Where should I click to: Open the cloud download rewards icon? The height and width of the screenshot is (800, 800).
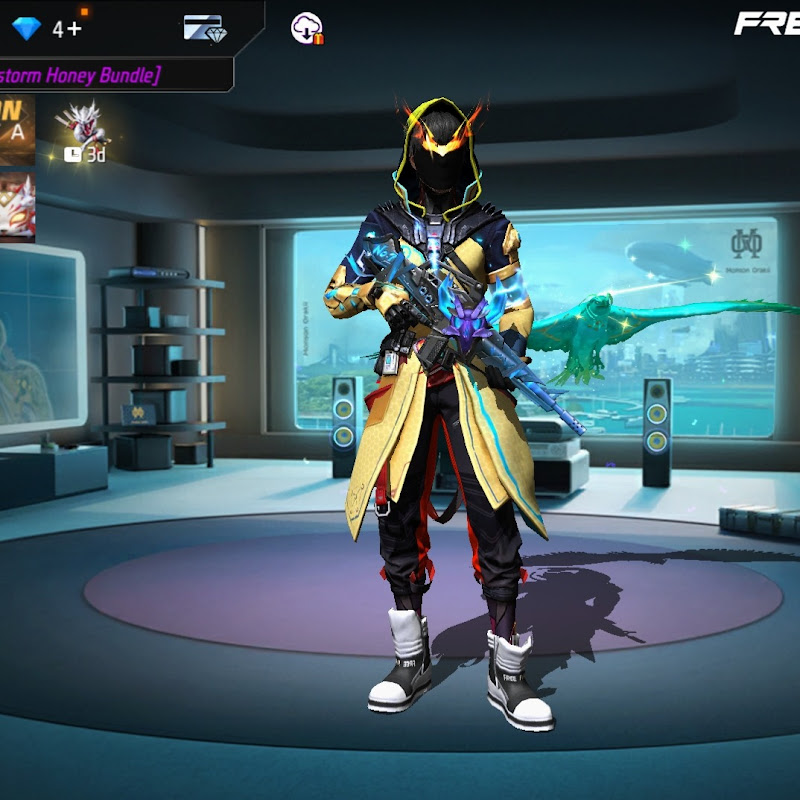click(306, 28)
